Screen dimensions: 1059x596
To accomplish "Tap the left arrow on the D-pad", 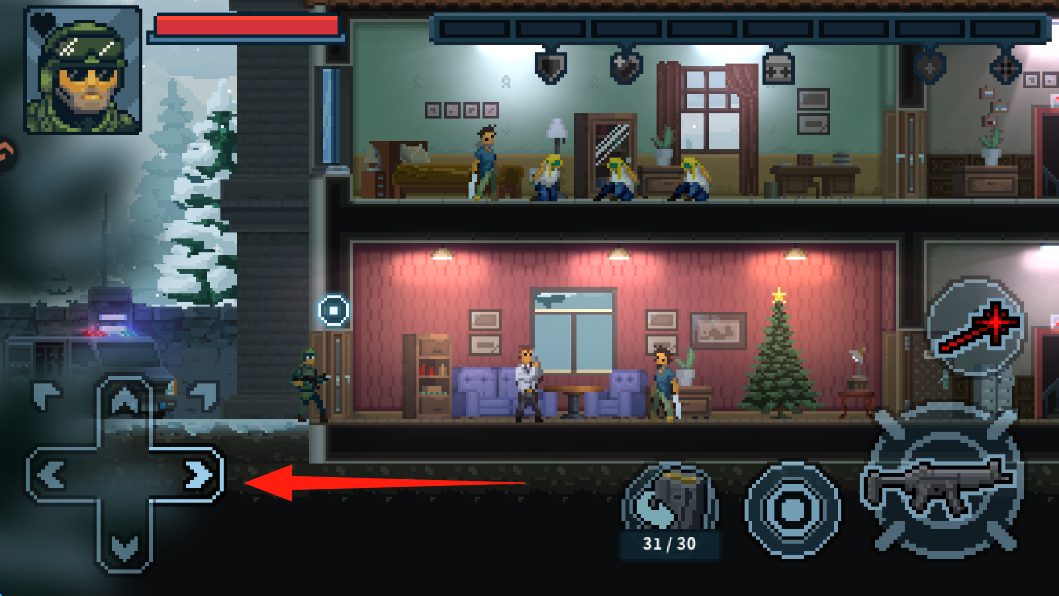I will tap(50, 474).
